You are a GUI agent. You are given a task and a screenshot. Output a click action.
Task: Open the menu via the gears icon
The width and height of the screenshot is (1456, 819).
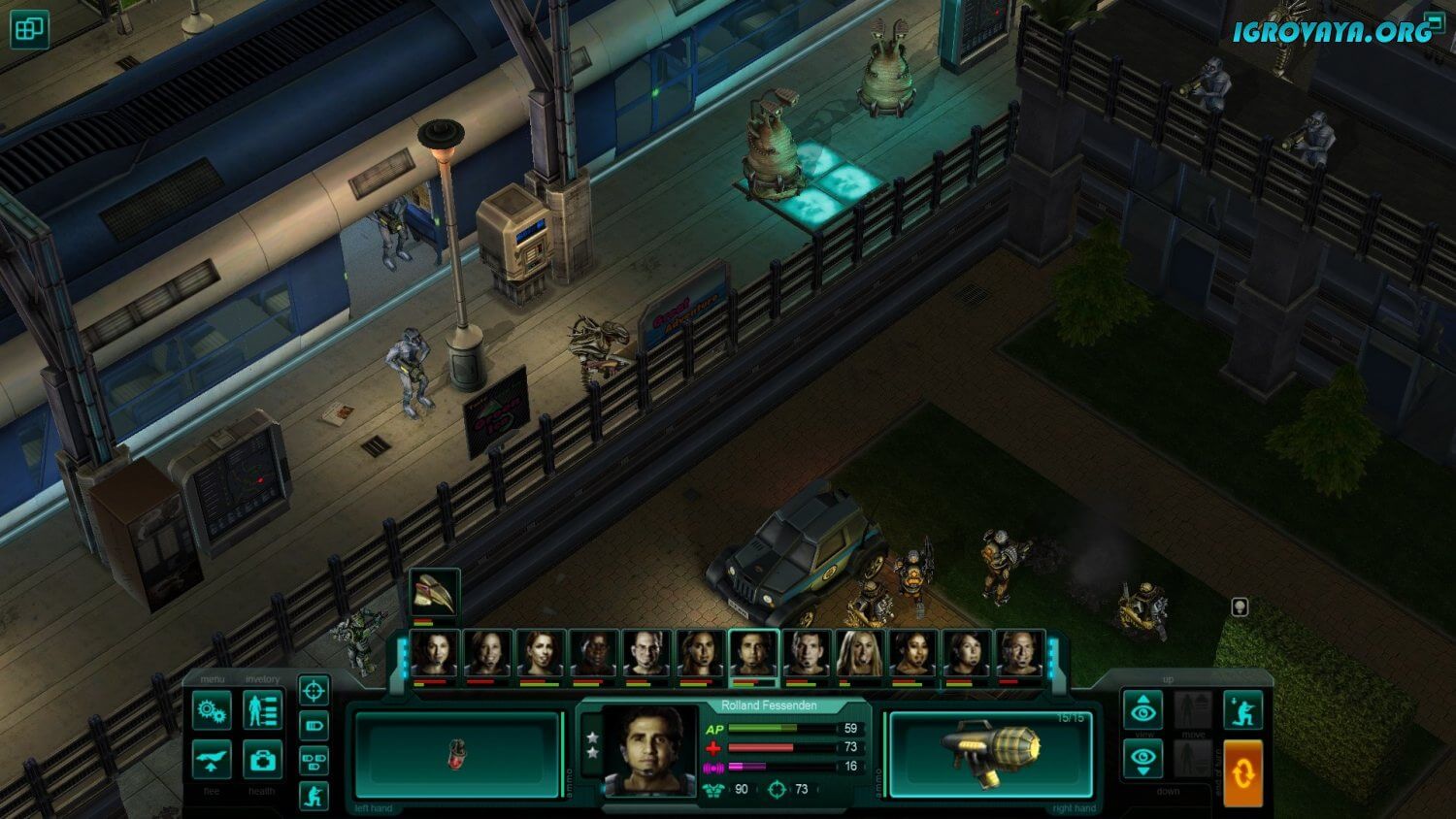coord(212,710)
